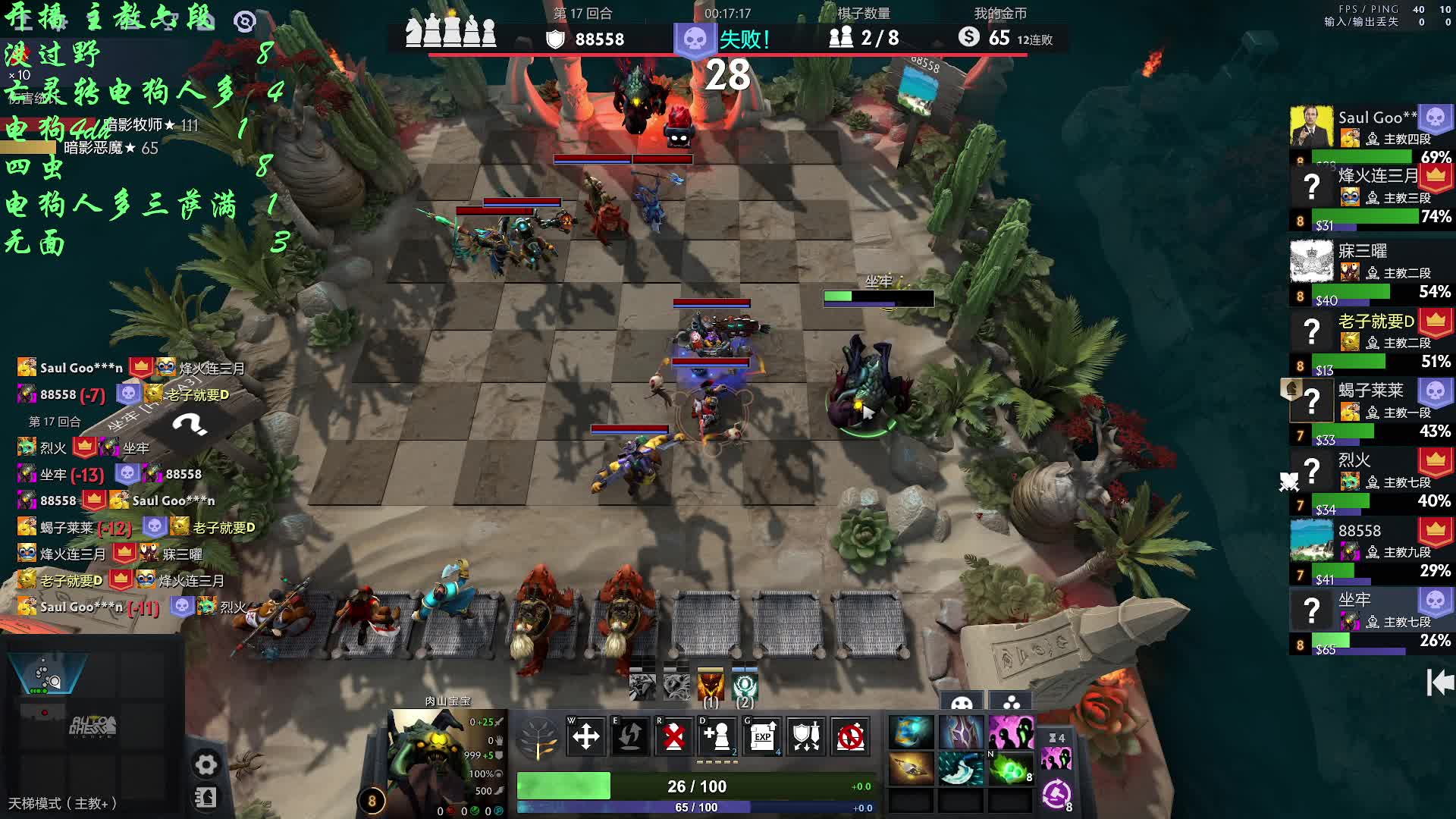Recruit a new chess piece

click(717, 736)
